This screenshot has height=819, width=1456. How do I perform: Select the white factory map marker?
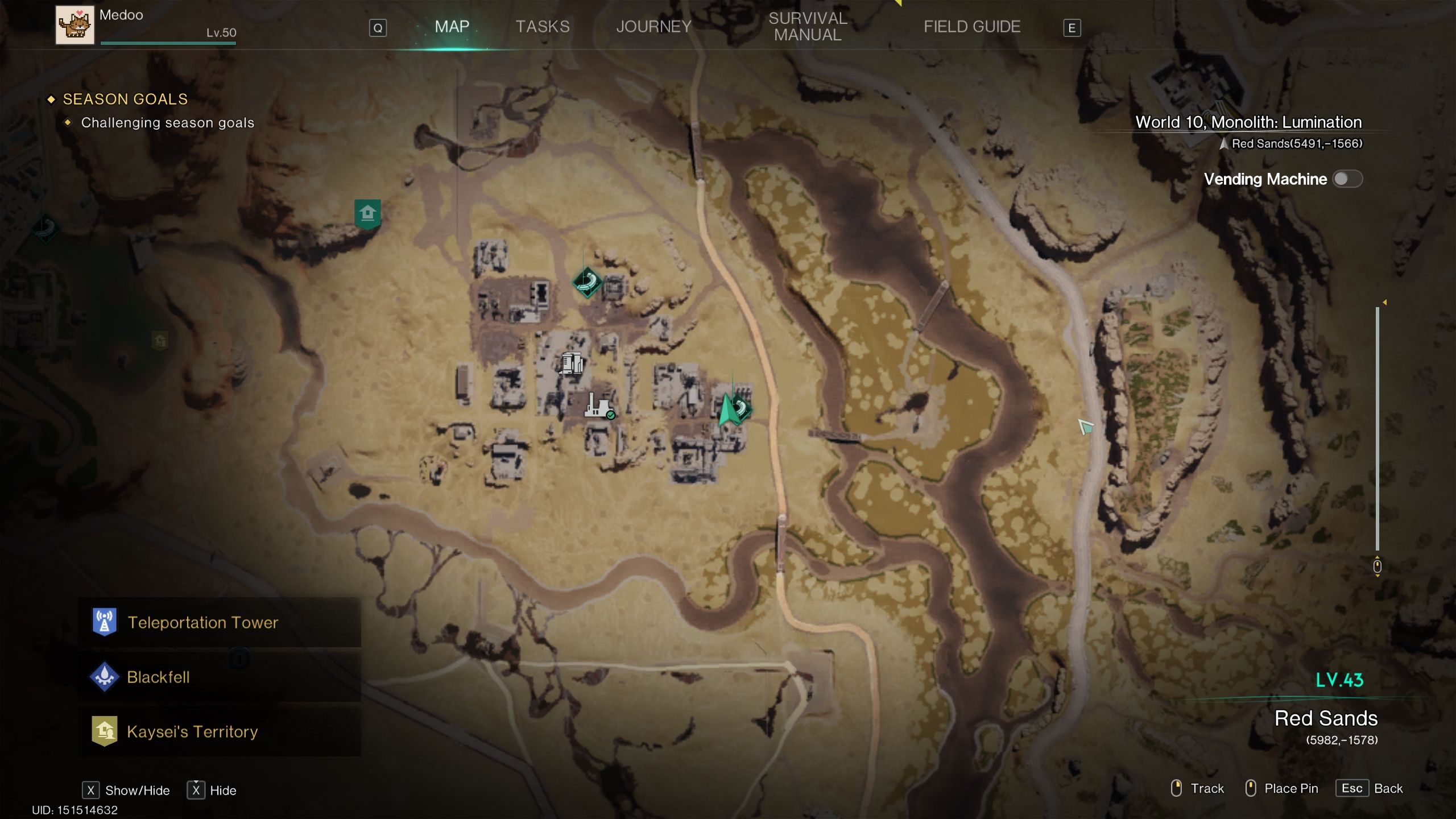tap(598, 405)
